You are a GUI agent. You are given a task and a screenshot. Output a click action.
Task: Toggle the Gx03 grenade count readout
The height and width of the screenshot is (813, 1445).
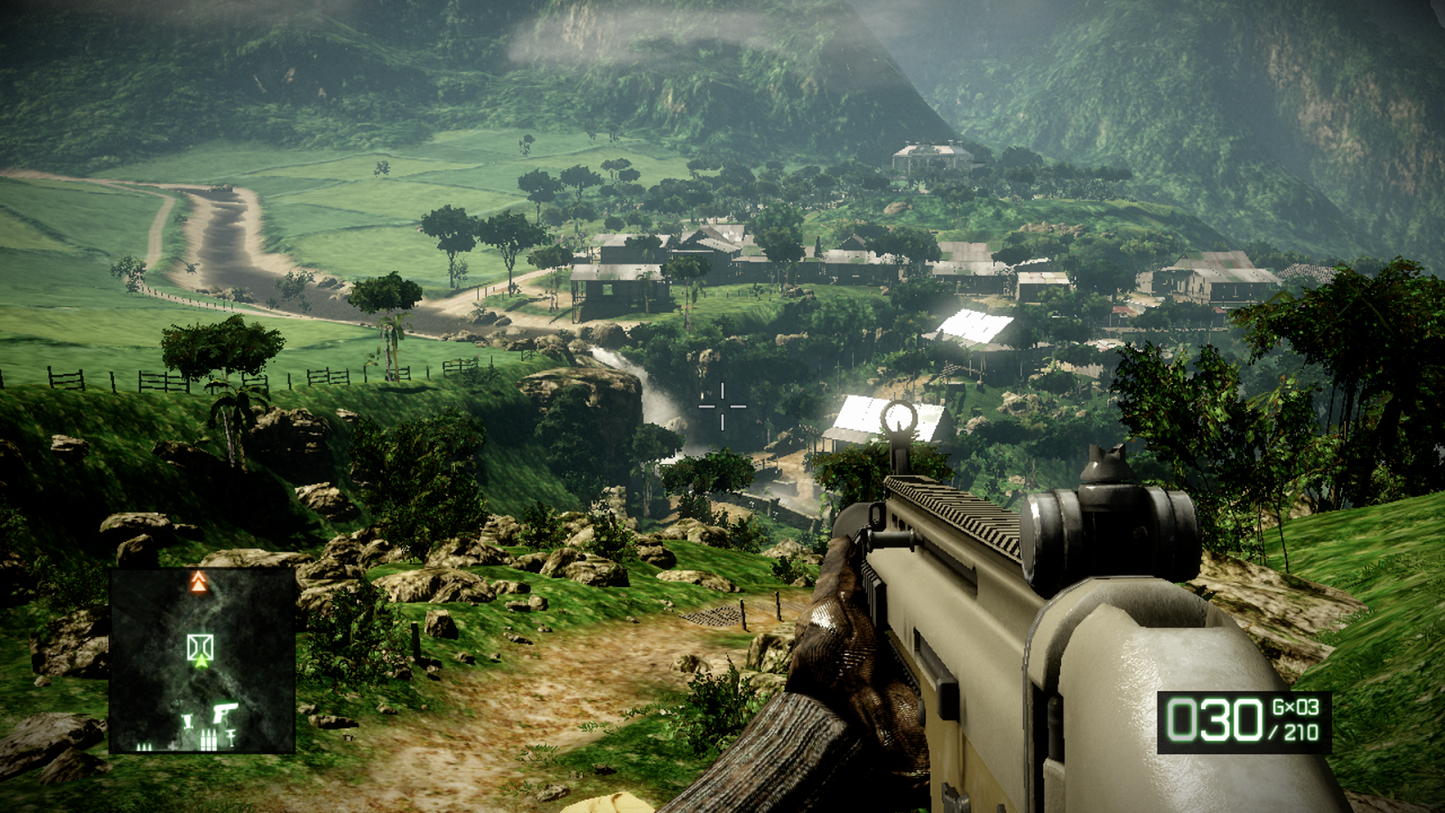pyautogui.click(x=1293, y=705)
